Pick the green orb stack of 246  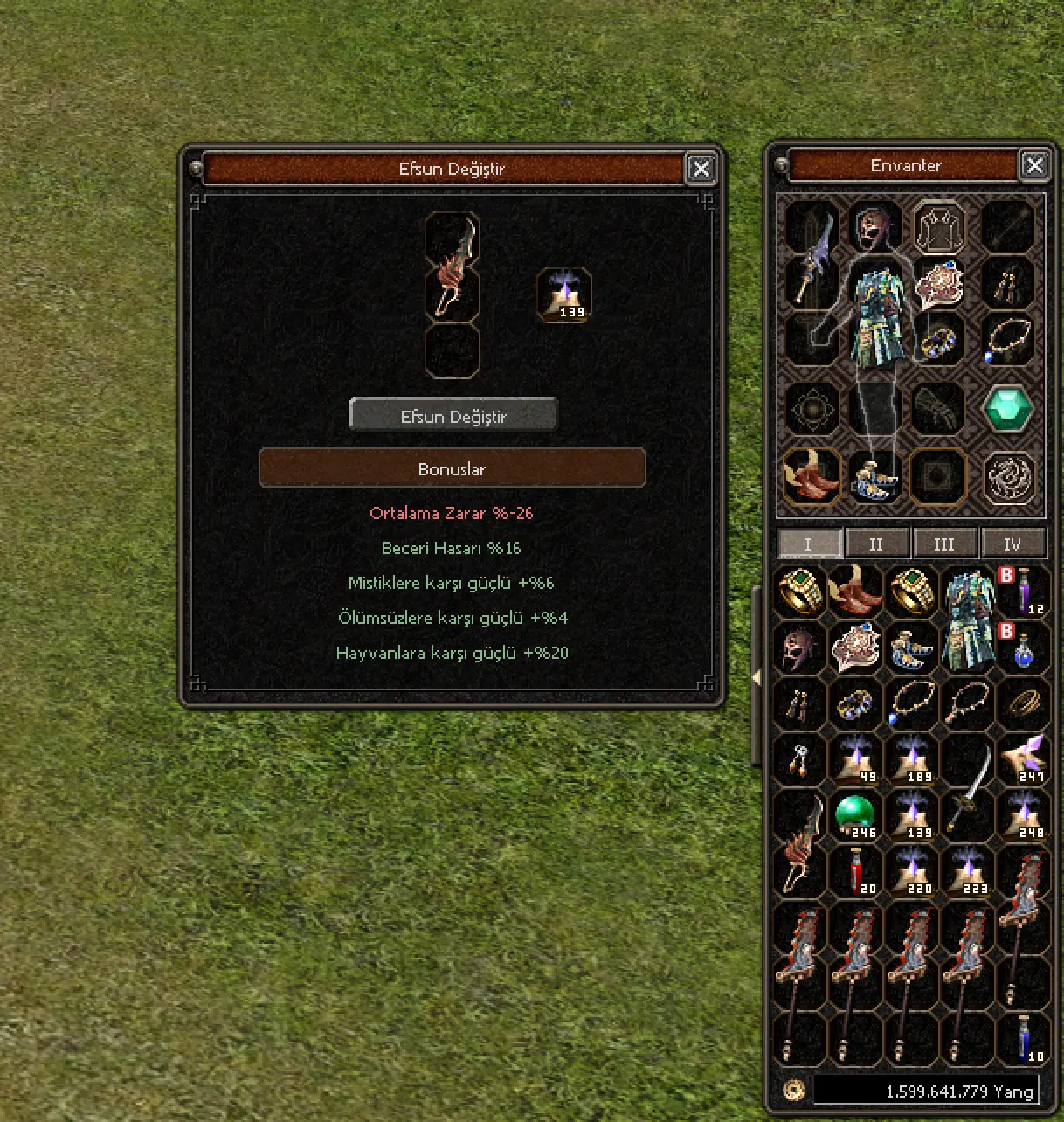click(x=854, y=816)
